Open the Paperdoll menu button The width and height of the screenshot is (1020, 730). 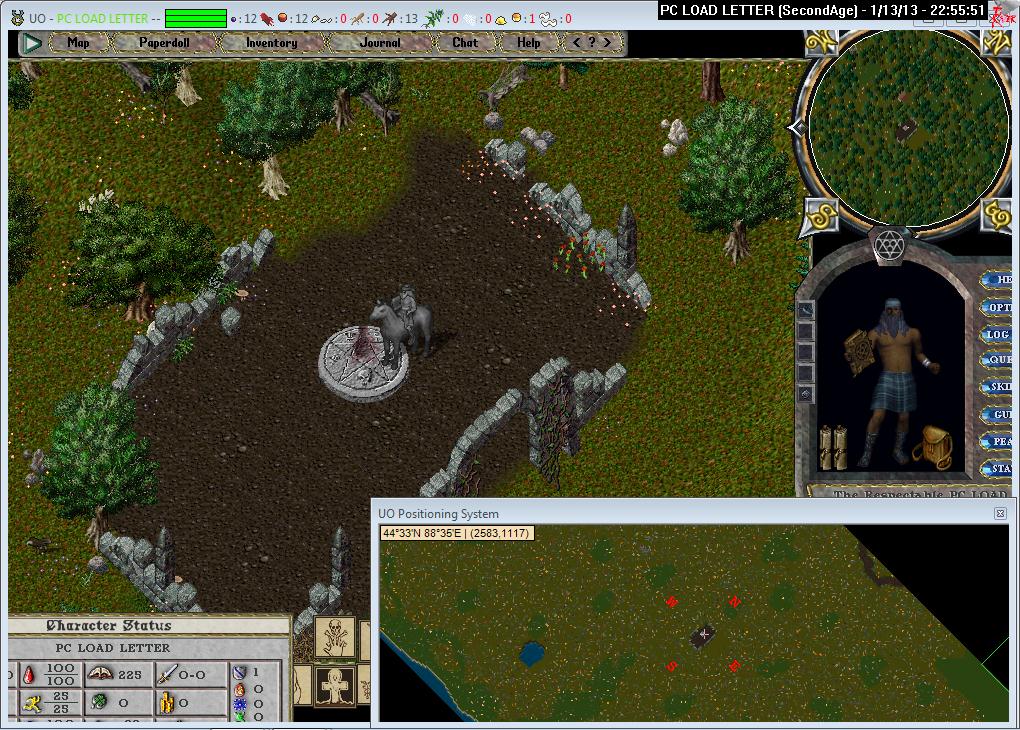coord(164,43)
